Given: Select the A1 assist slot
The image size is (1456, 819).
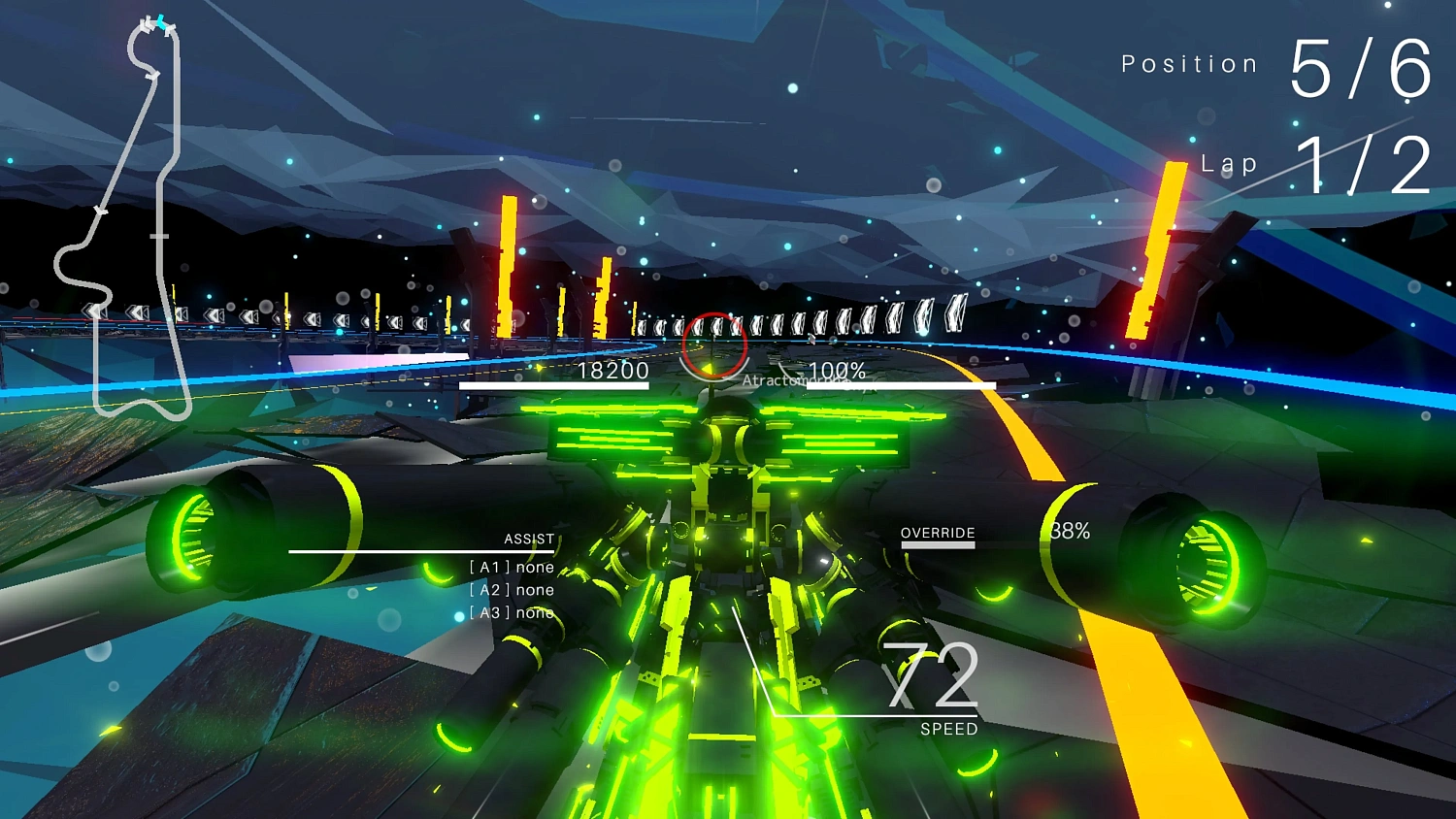Looking at the screenshot, I should tap(512, 568).
